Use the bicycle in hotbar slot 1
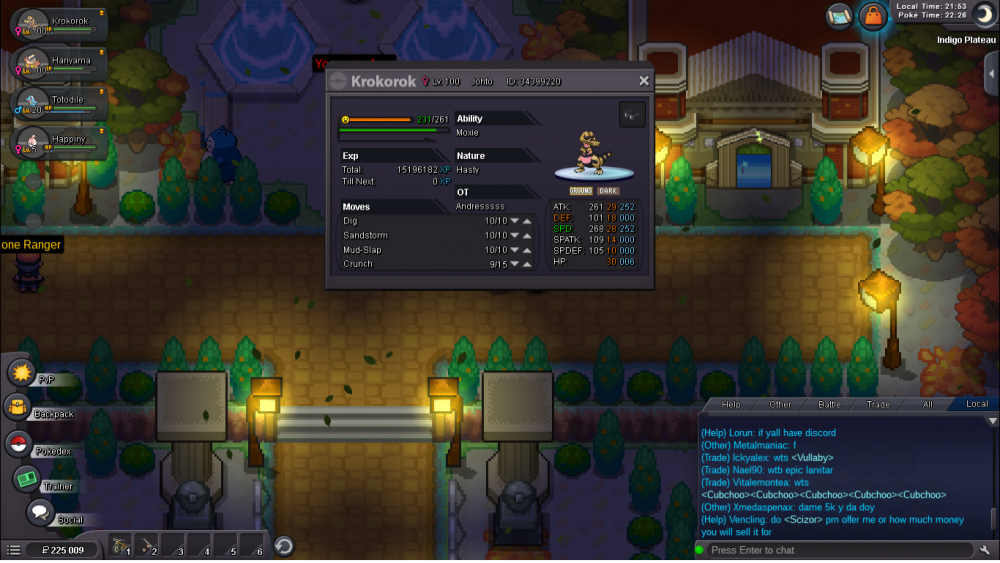The image size is (1000, 563). 120,548
